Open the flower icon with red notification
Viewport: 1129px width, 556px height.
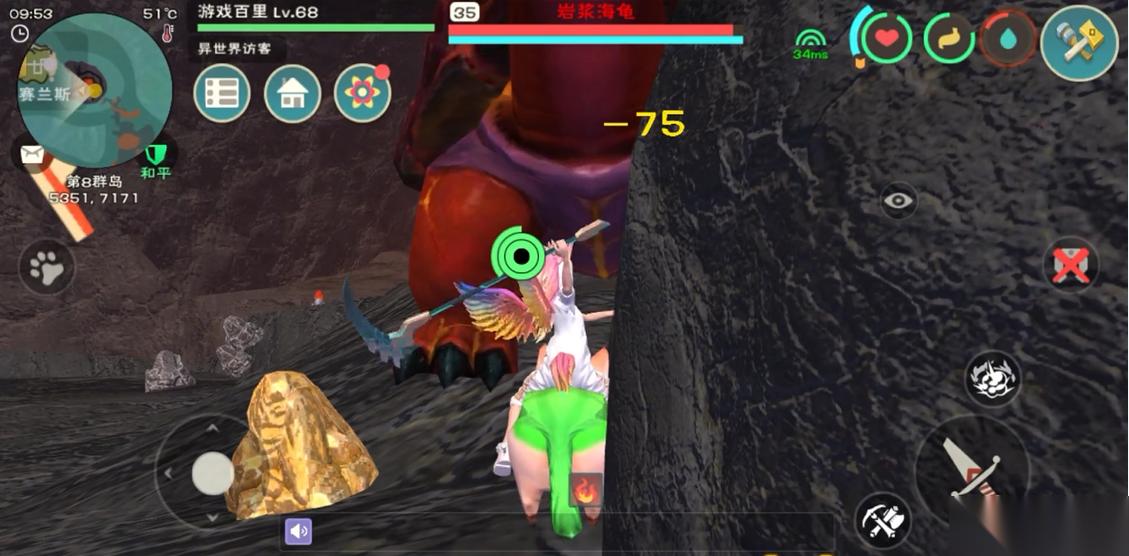[362, 94]
